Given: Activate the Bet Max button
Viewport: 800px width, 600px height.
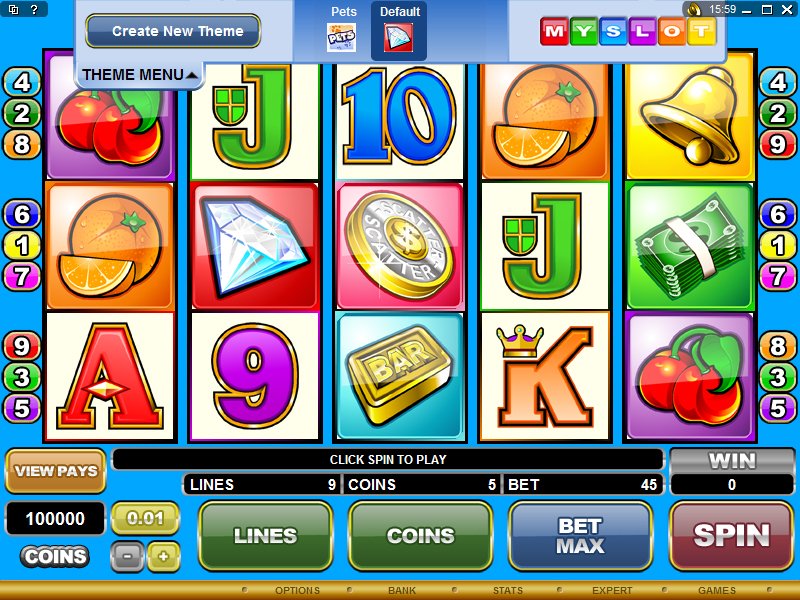Looking at the screenshot, I should point(580,535).
